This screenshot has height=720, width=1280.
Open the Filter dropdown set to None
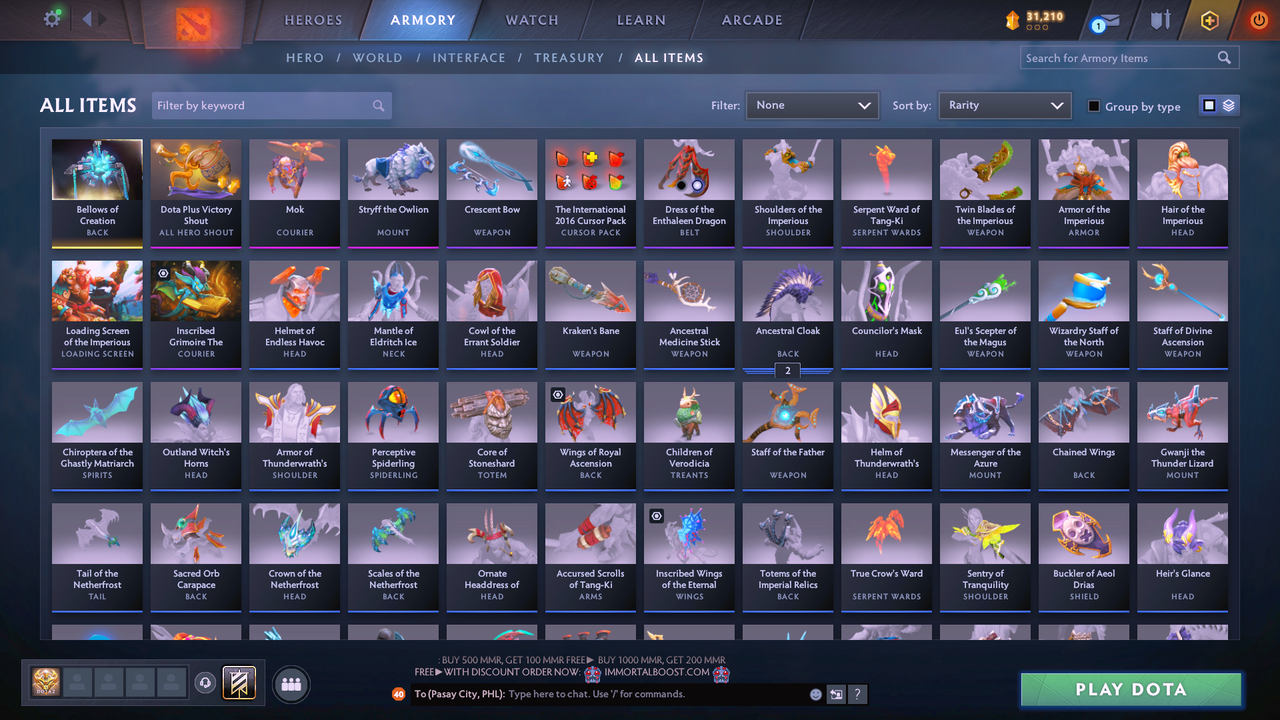pos(812,105)
